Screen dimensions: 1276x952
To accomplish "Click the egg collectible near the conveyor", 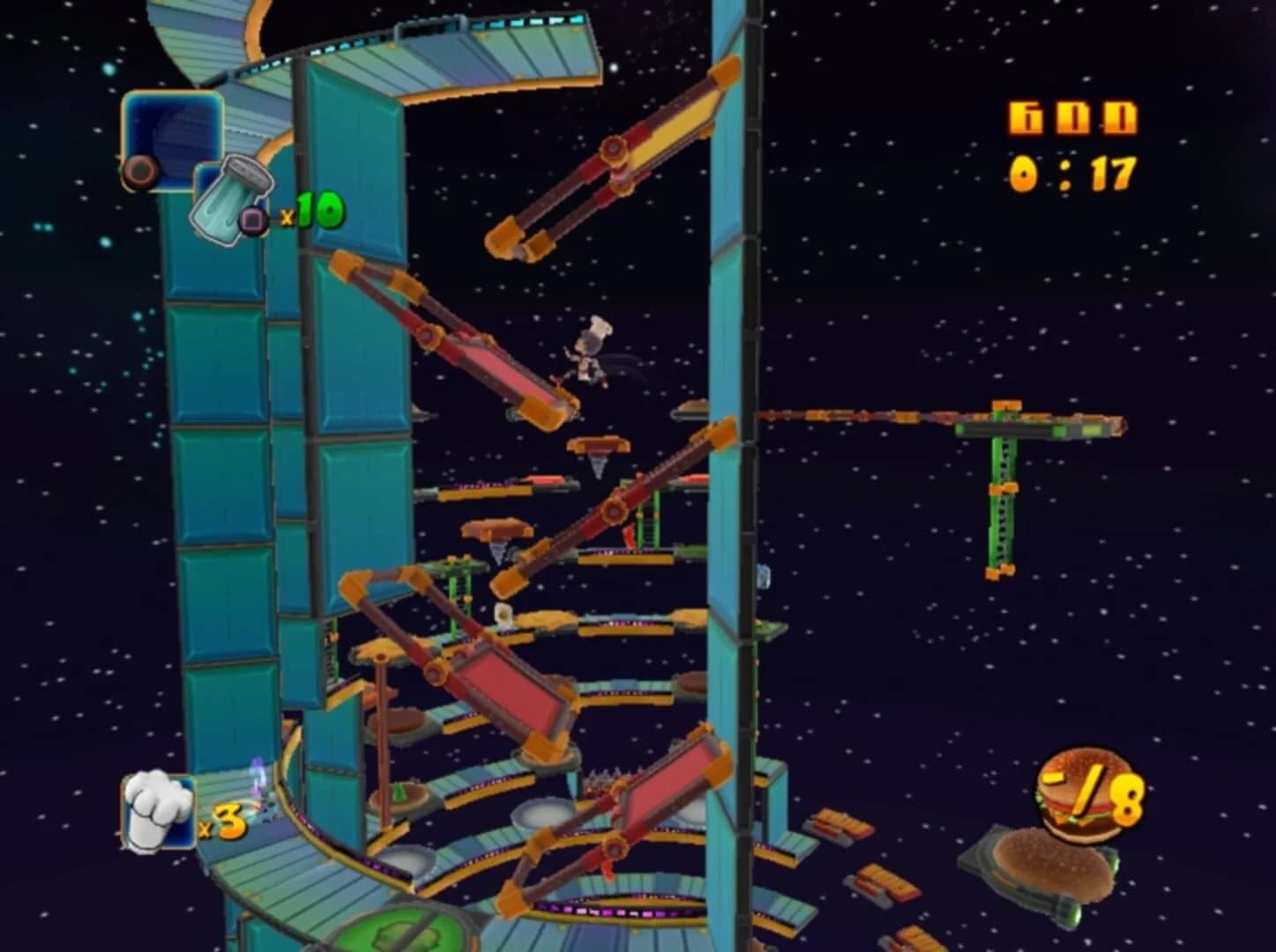I will tap(503, 614).
